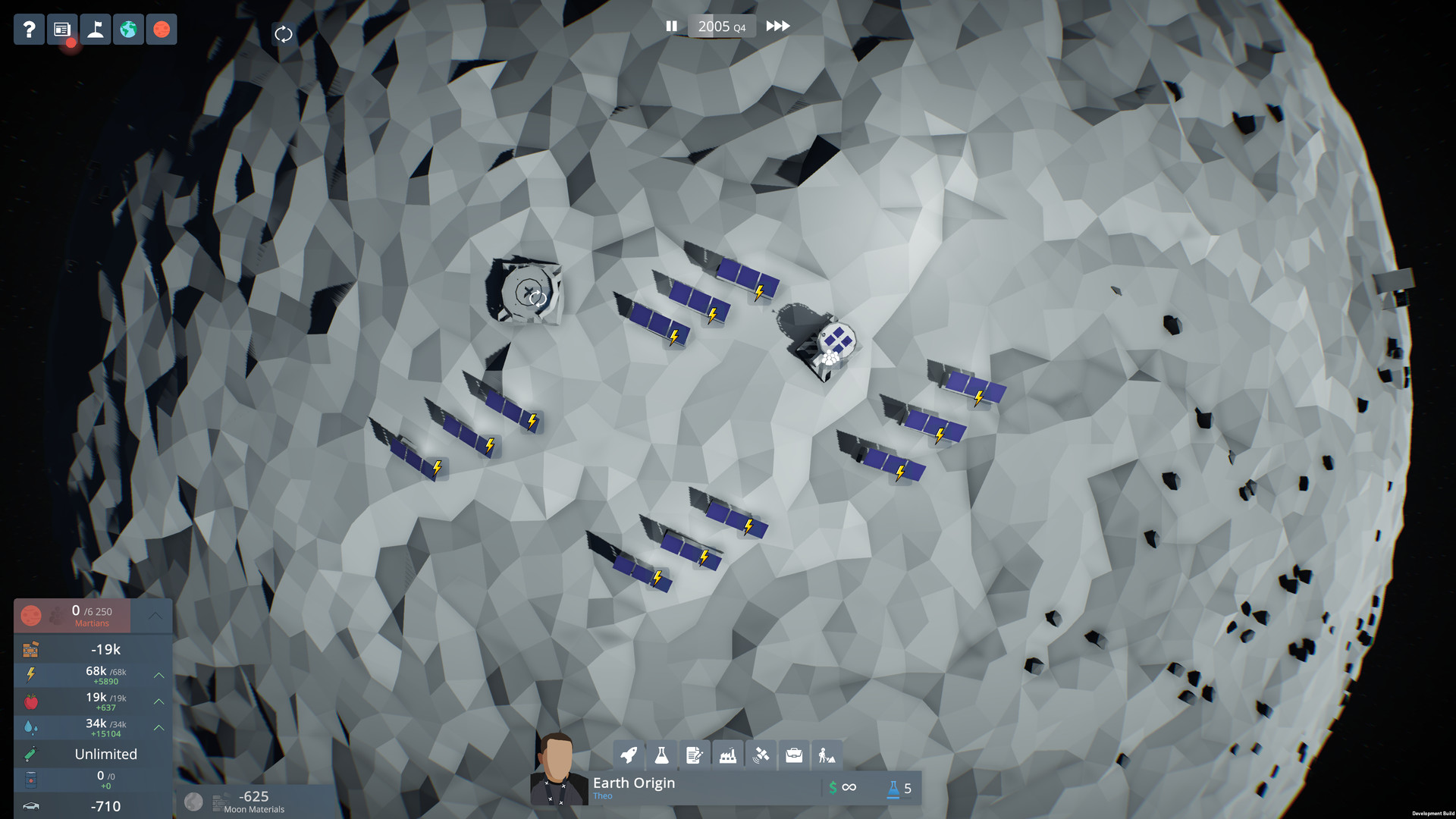Screen dimensions: 1456x819
Task: Collapse the electricity 68k resource row
Action: 158,675
